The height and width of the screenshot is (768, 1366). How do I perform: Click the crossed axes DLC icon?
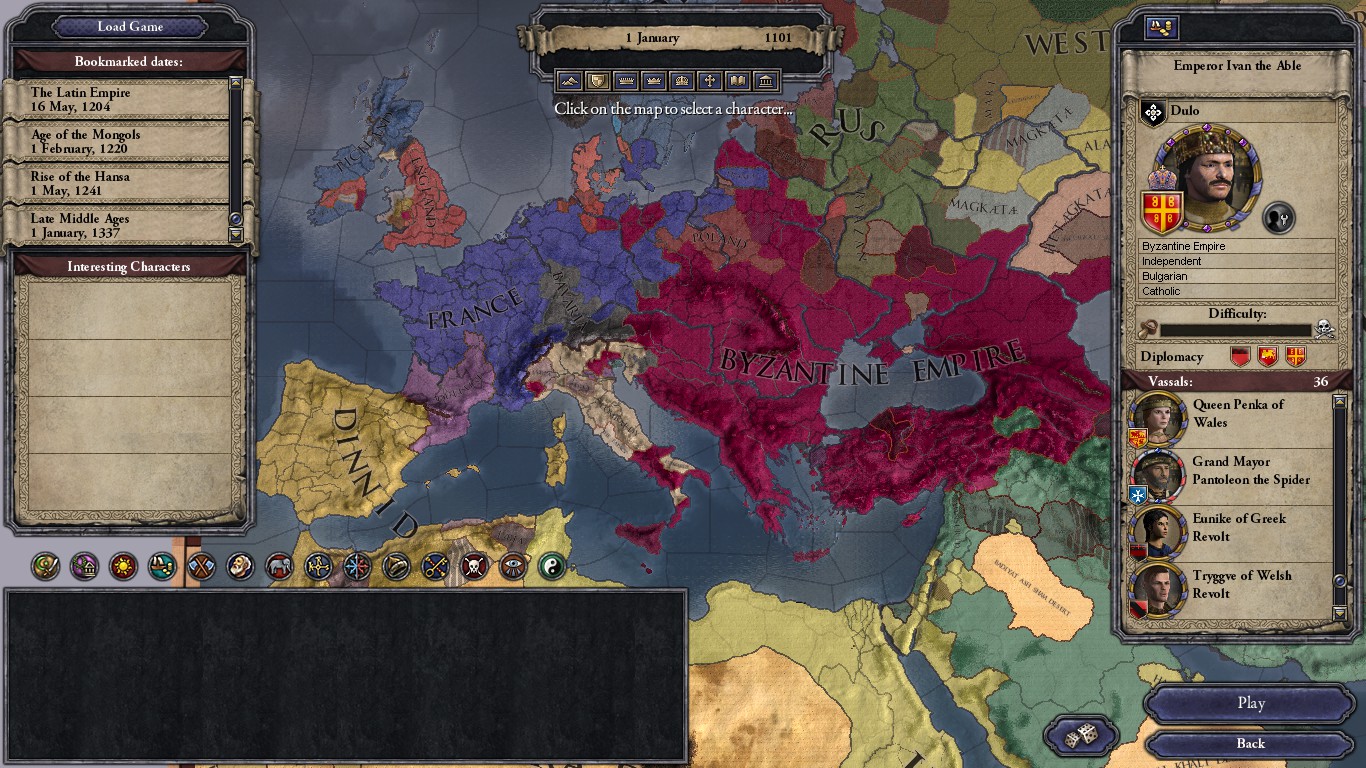click(x=199, y=567)
